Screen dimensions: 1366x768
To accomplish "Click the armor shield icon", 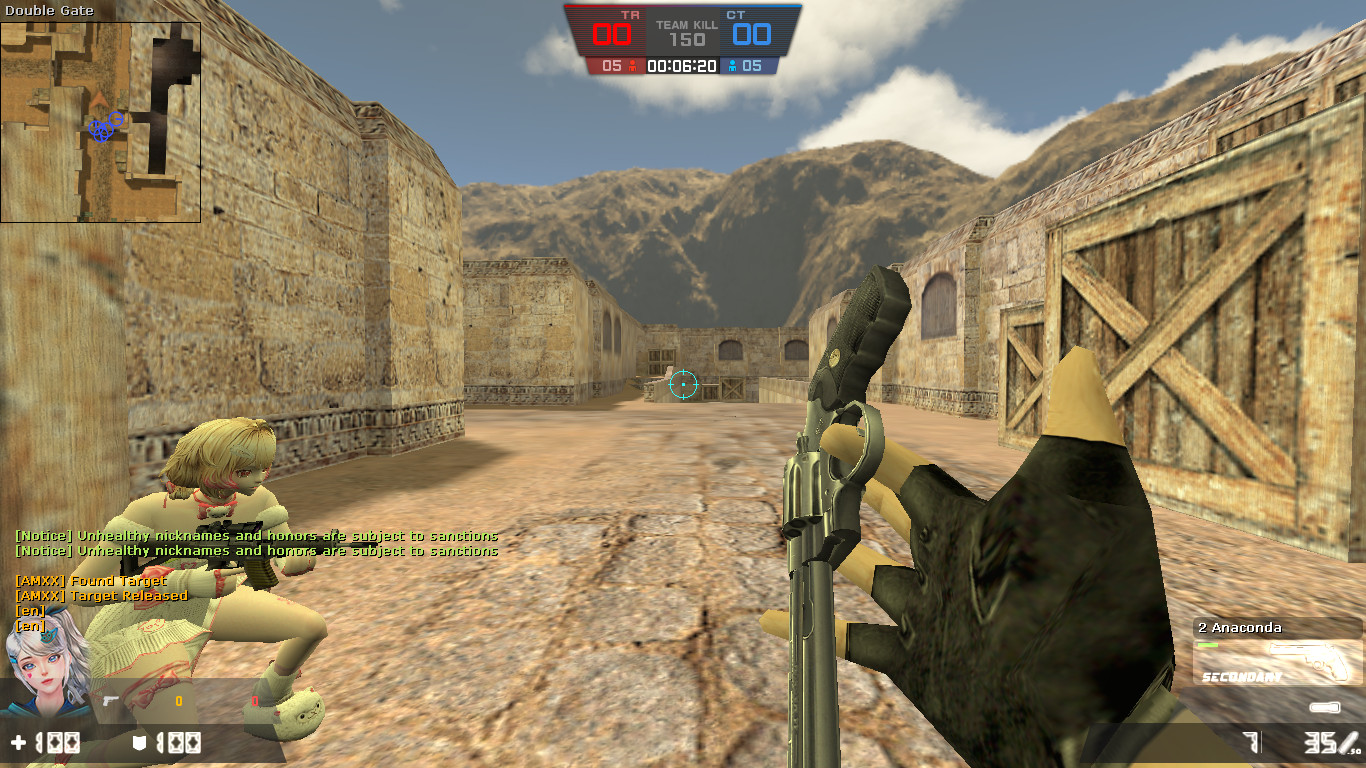I will (139, 742).
